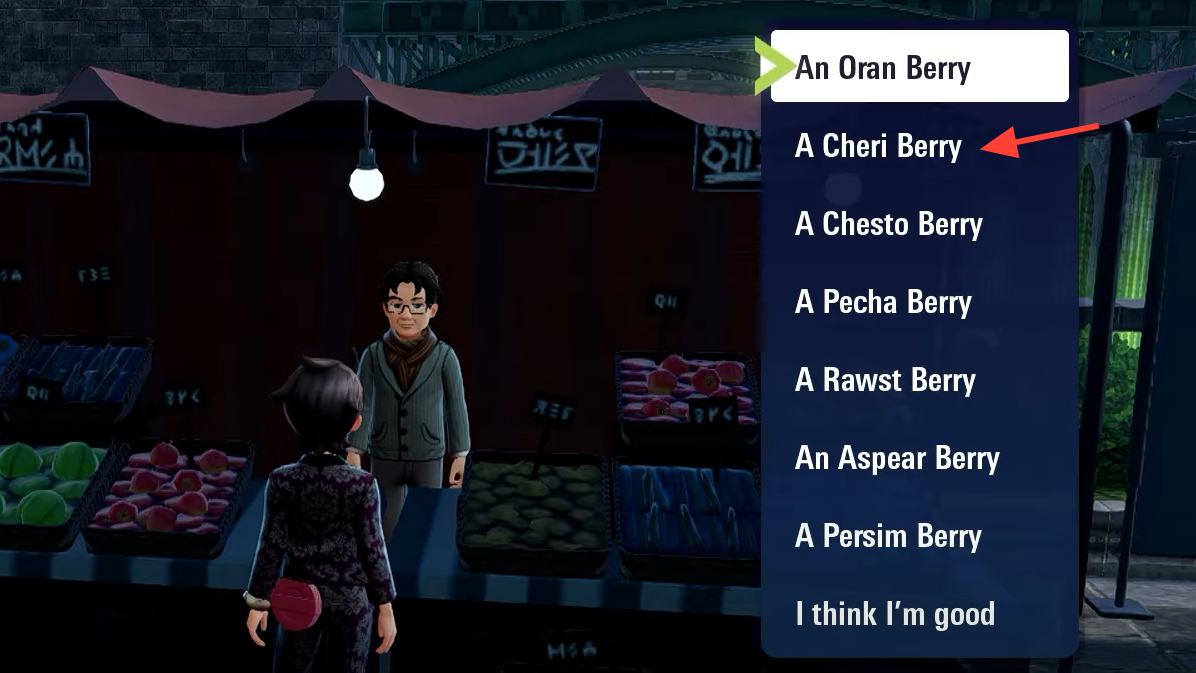Decline with I think I'm good
Screen dimensions: 1196x673
tap(895, 613)
